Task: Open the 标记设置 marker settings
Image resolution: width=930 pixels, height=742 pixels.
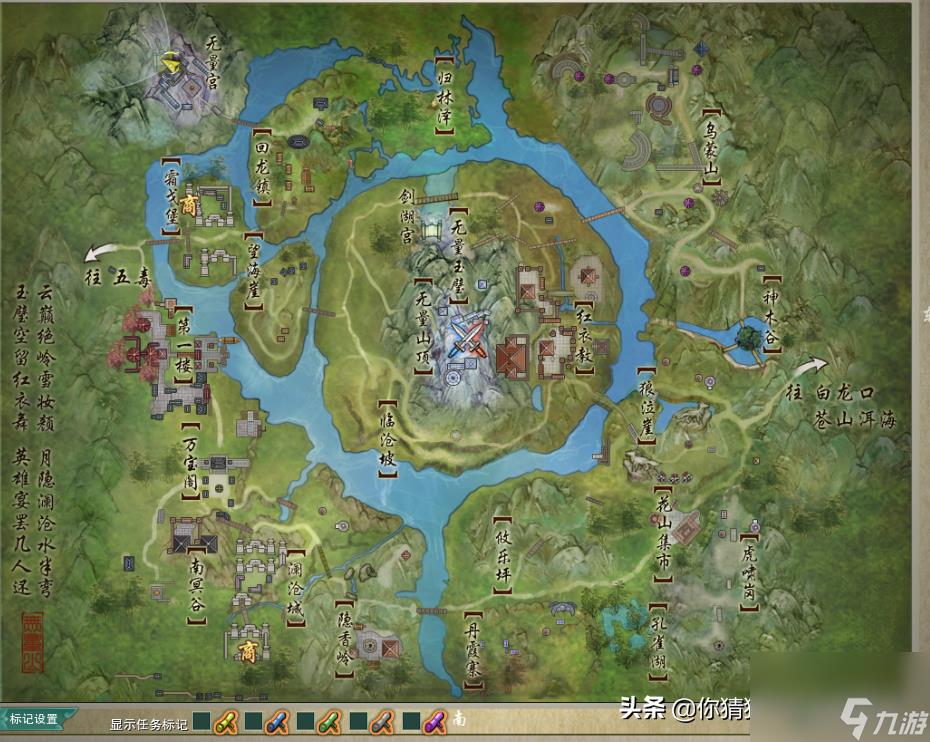Action: coord(36,718)
